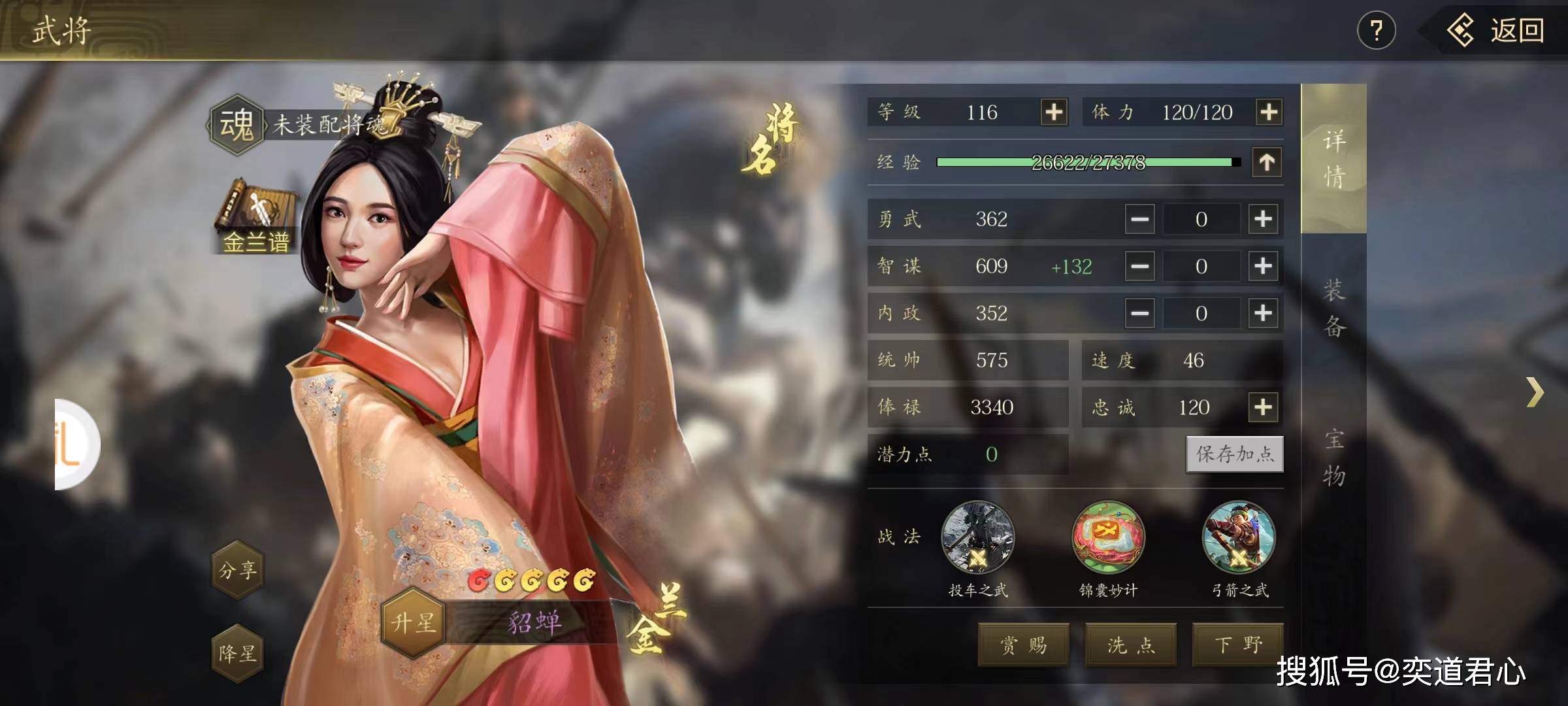1568x706 pixels.
Task: Reset points with the 洗点 button
Action: click(x=1131, y=645)
